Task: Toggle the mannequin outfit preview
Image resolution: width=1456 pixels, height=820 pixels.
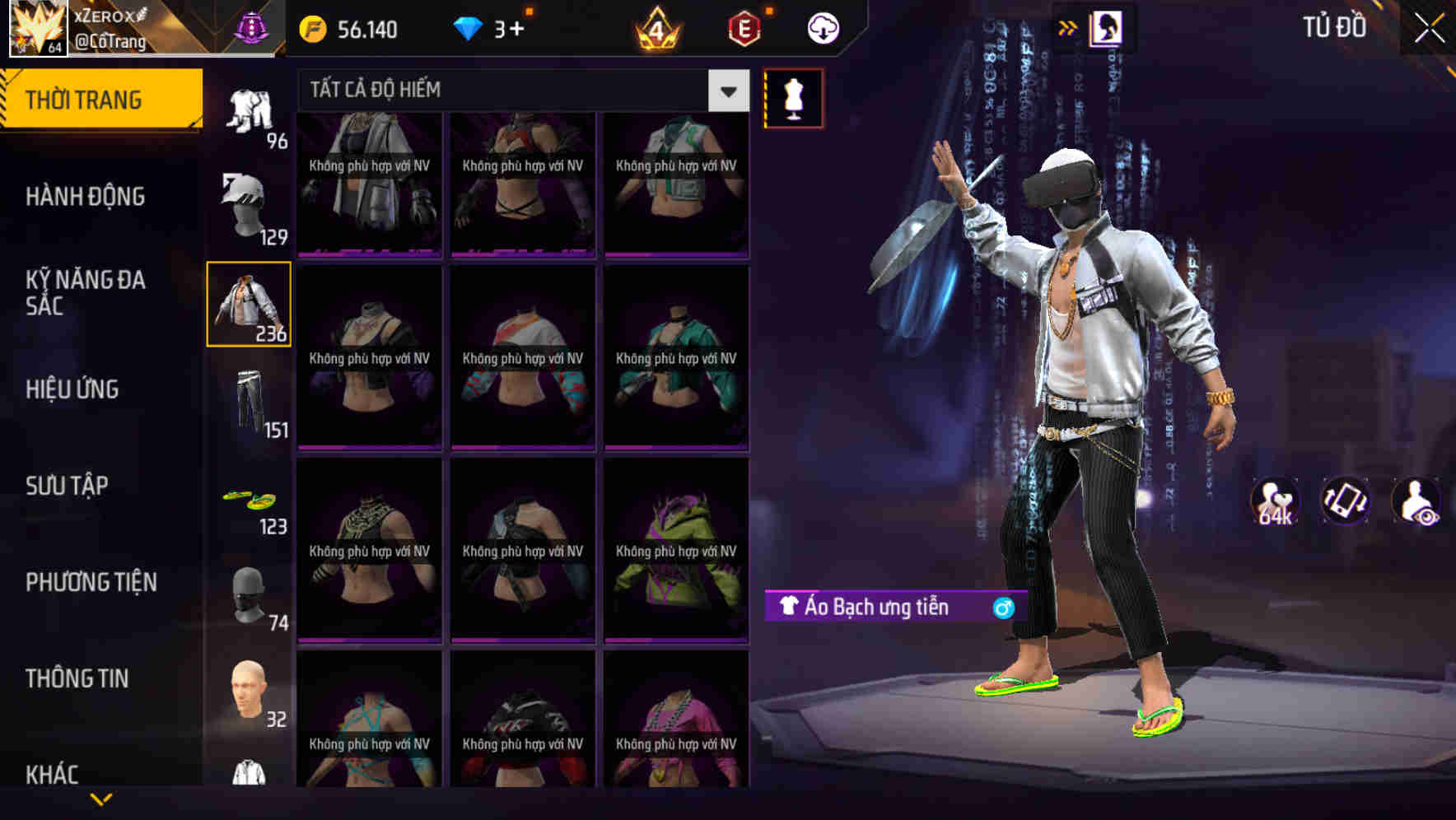Action: click(x=793, y=97)
